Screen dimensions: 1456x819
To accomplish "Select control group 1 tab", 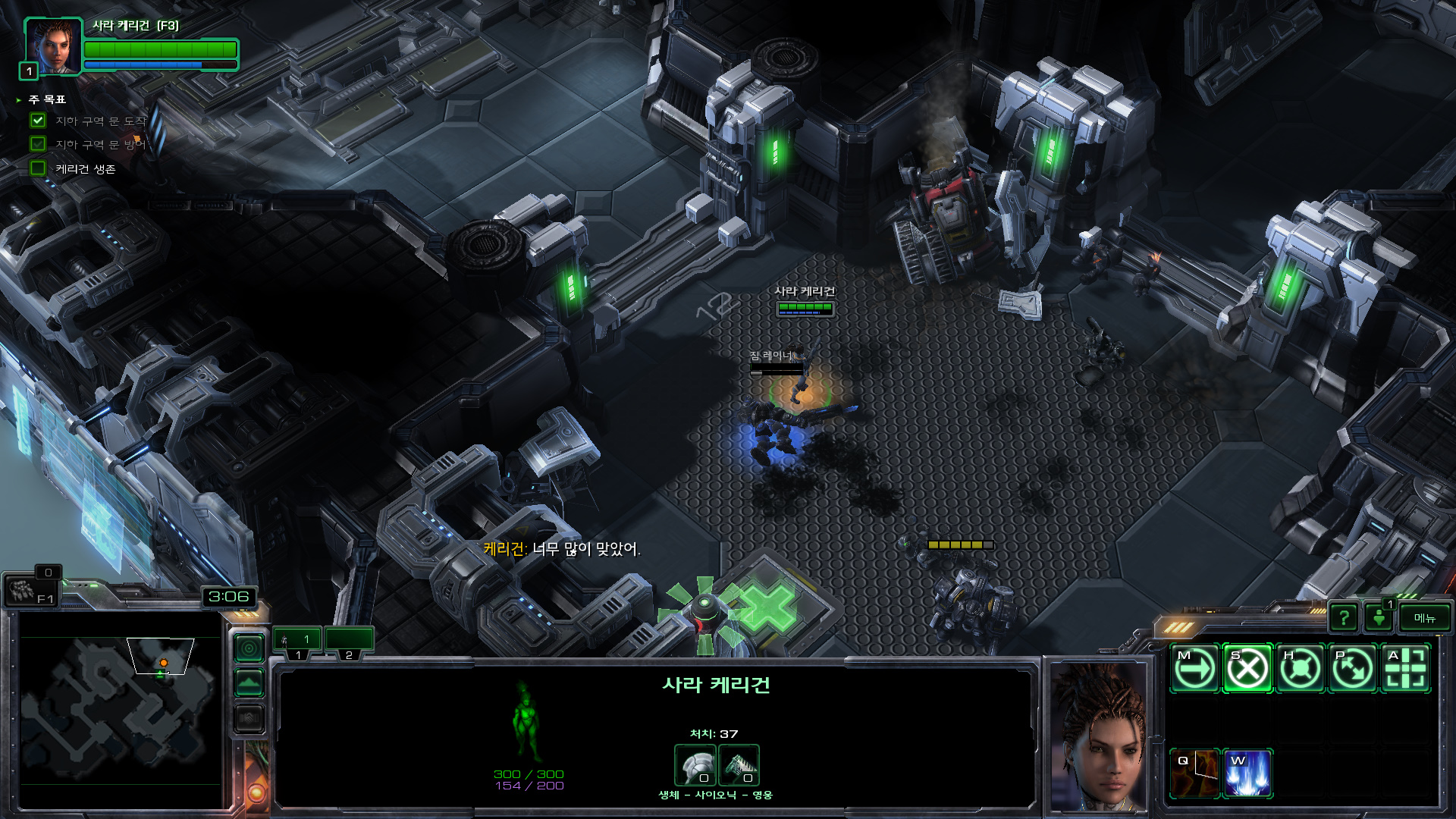I will 297,641.
